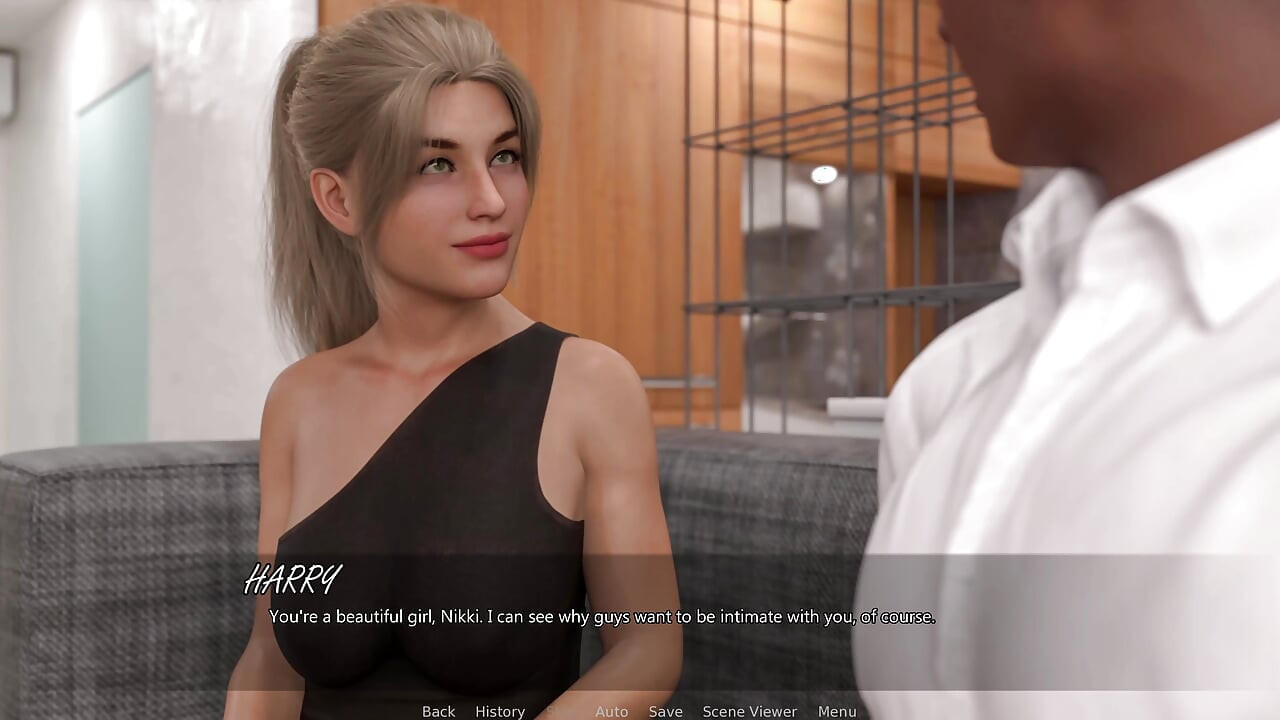Open the dialogue History log
Screen dimensions: 1280x720
pos(500,711)
